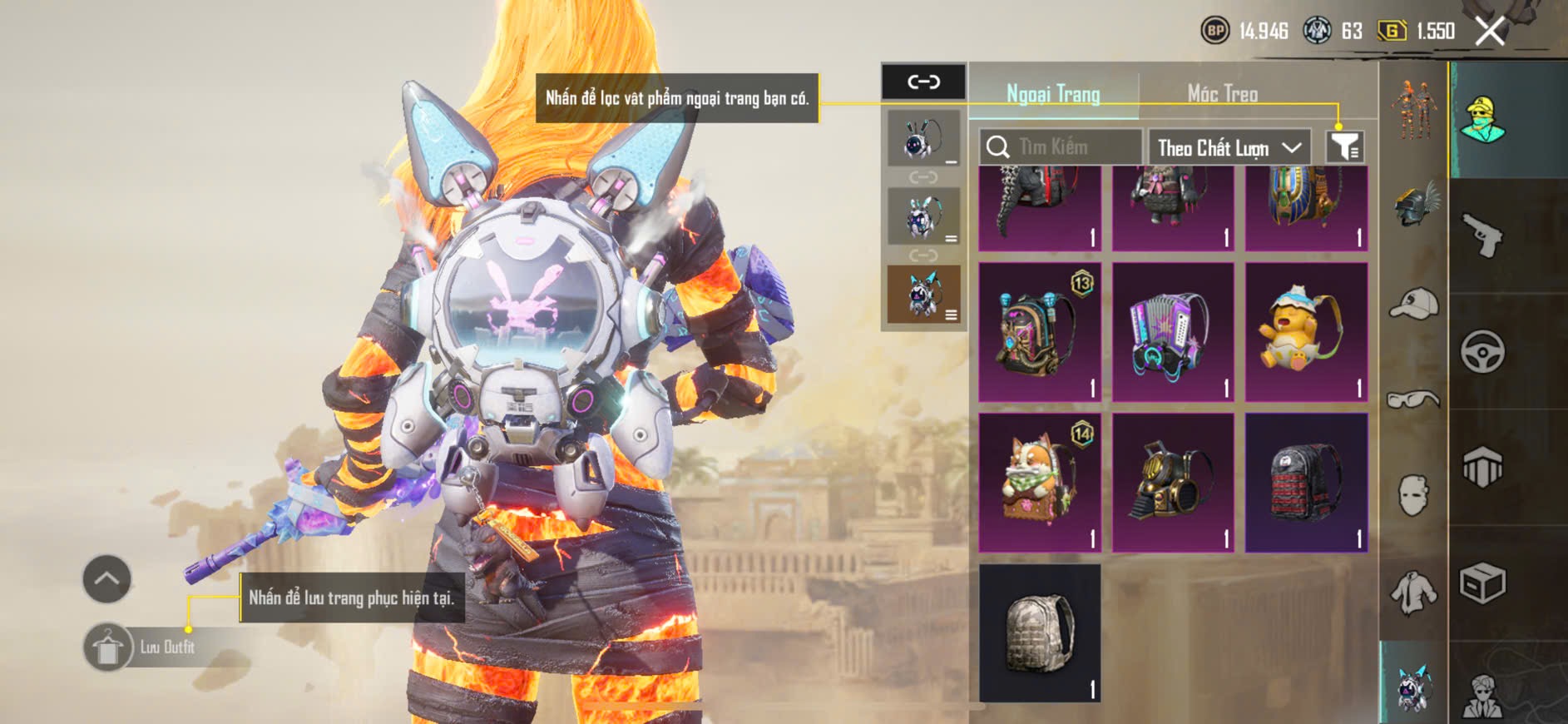Image resolution: width=1568 pixels, height=724 pixels.
Task: Select the accordion backpack skin
Action: click(x=1172, y=333)
